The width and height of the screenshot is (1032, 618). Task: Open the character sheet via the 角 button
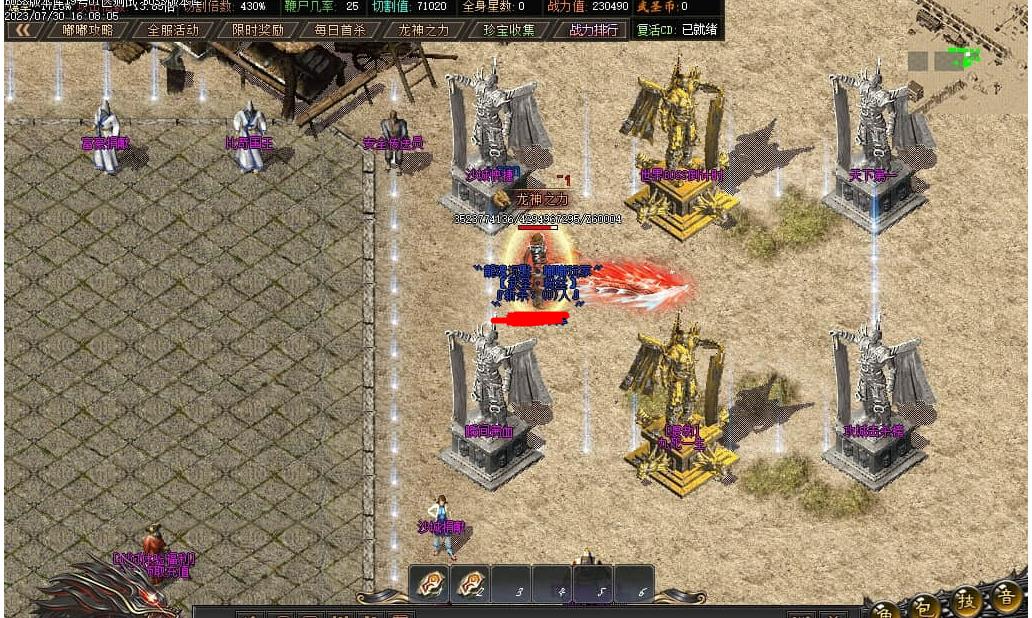point(884,607)
